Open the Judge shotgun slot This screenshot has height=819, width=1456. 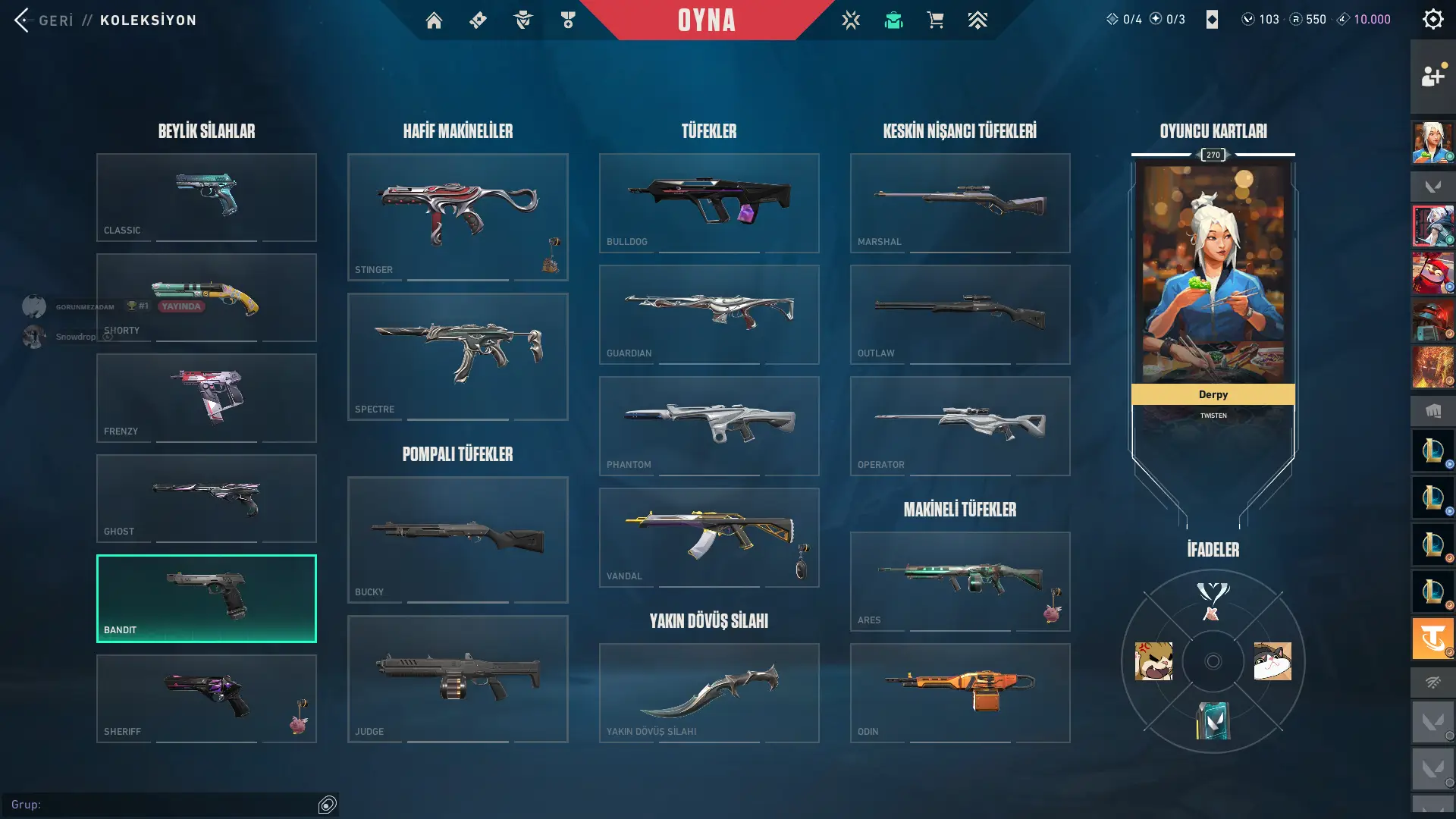457,679
